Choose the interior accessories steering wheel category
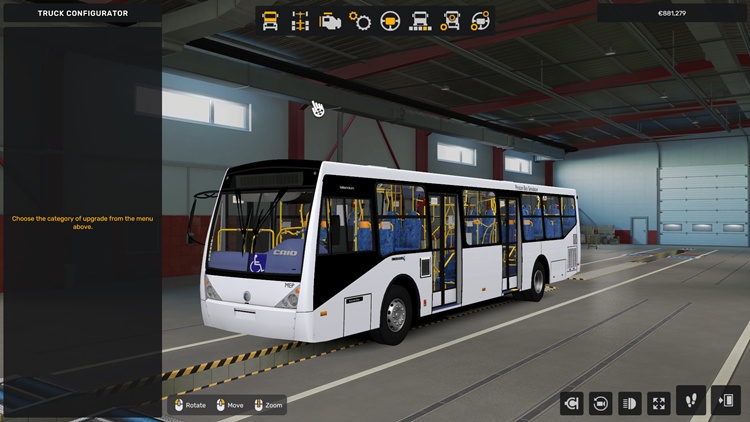 (x=481, y=20)
